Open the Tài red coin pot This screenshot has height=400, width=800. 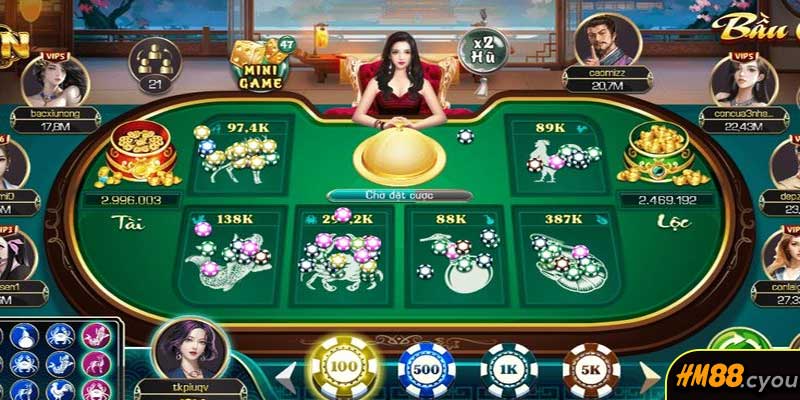click(141, 155)
